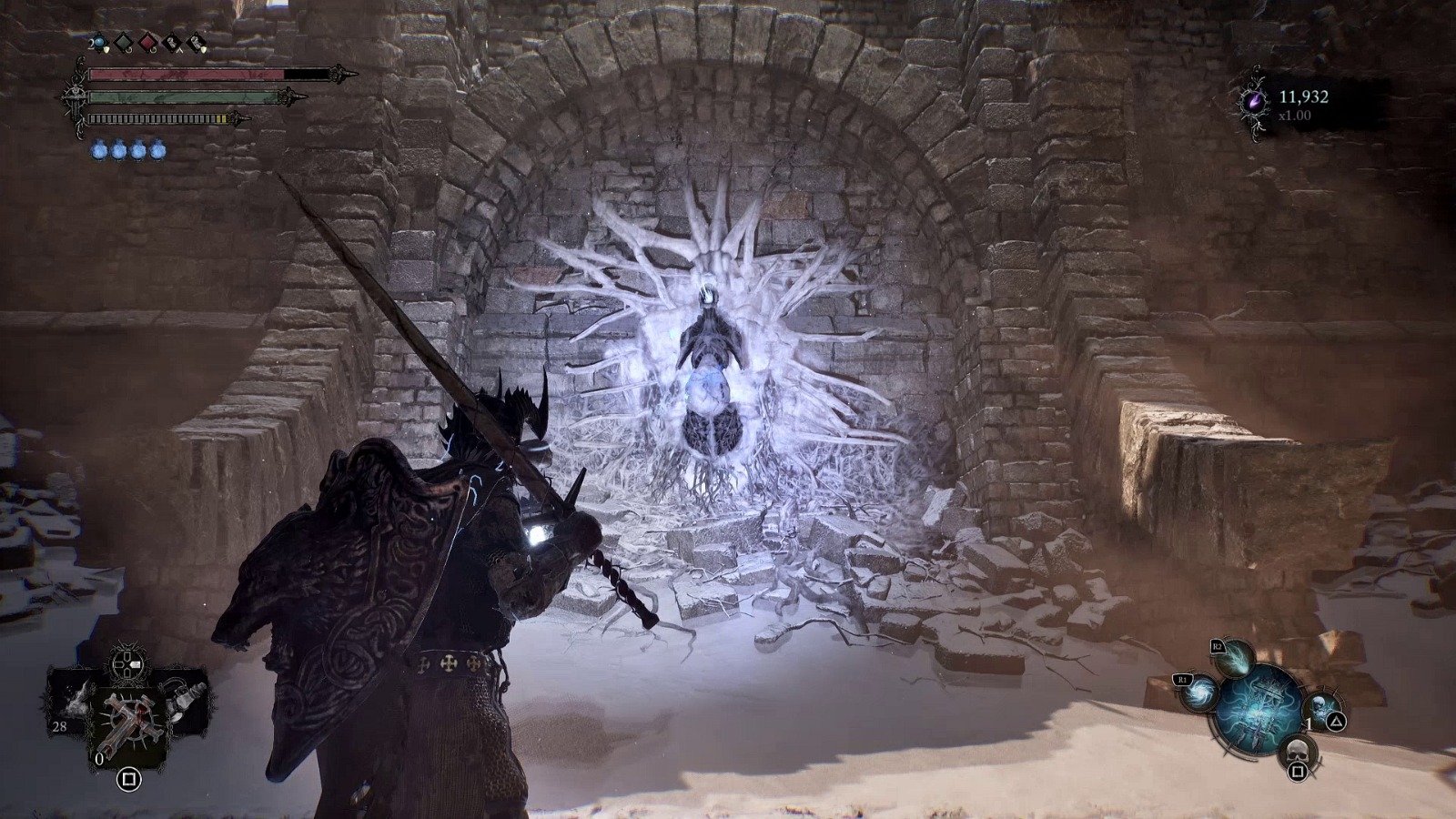Select the equipped crucifix catalyst quickslot icon

click(131, 719)
